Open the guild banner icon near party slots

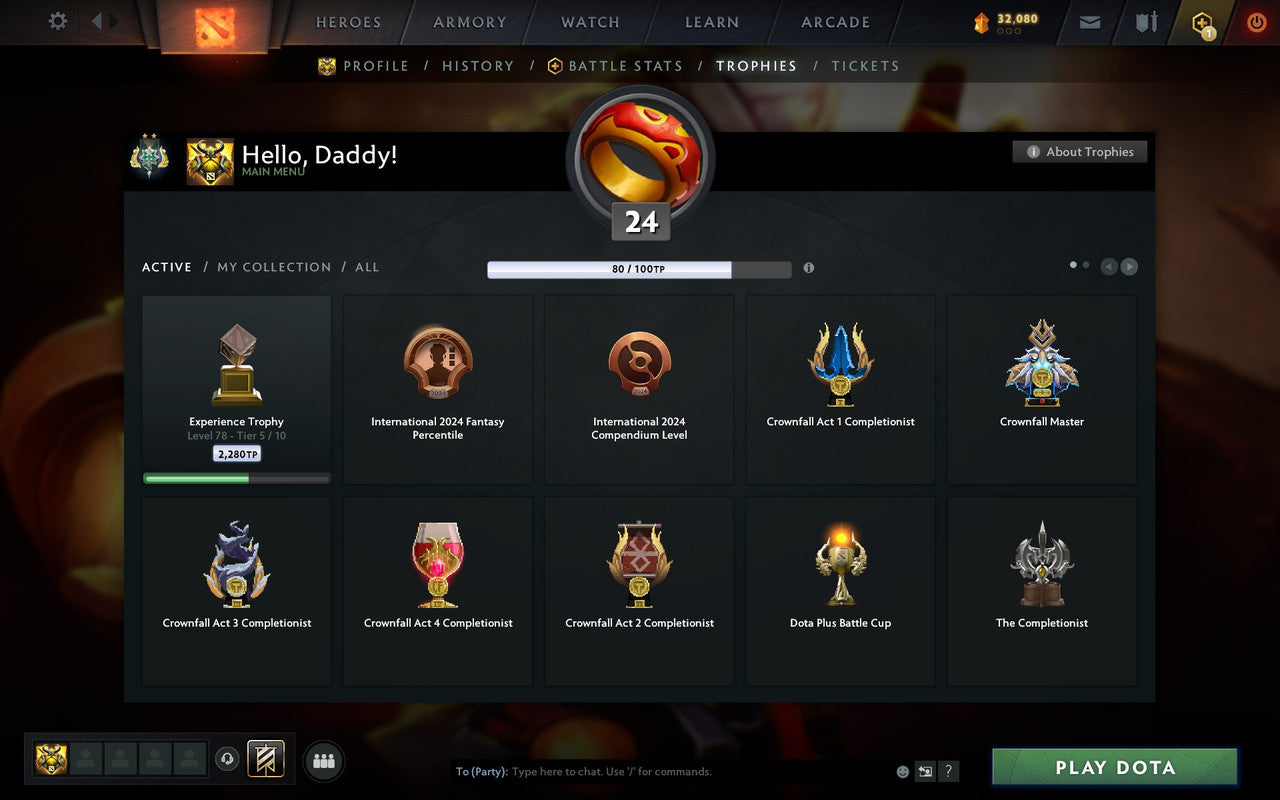pyautogui.click(x=266, y=758)
